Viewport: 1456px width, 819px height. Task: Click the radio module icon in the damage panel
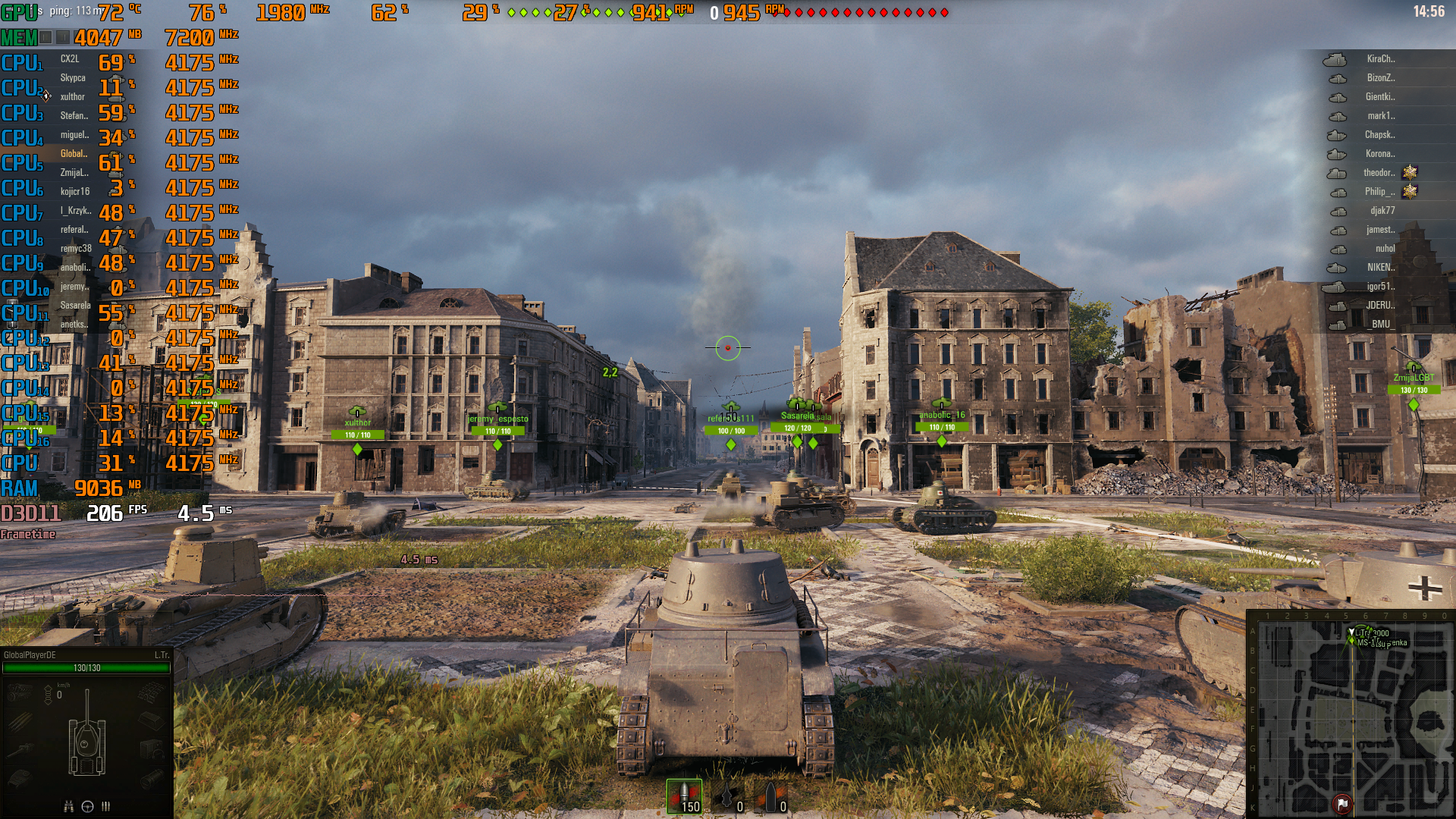coord(153,749)
